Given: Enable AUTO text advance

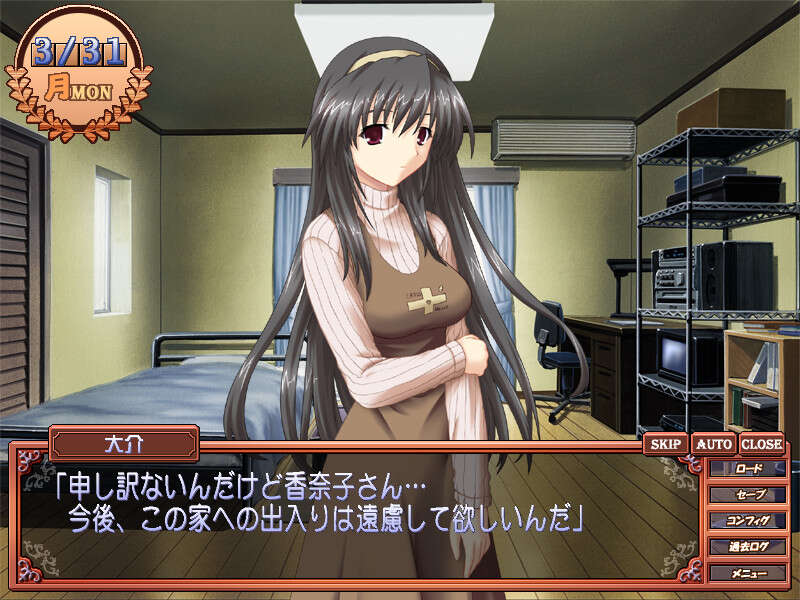Looking at the screenshot, I should click(714, 444).
